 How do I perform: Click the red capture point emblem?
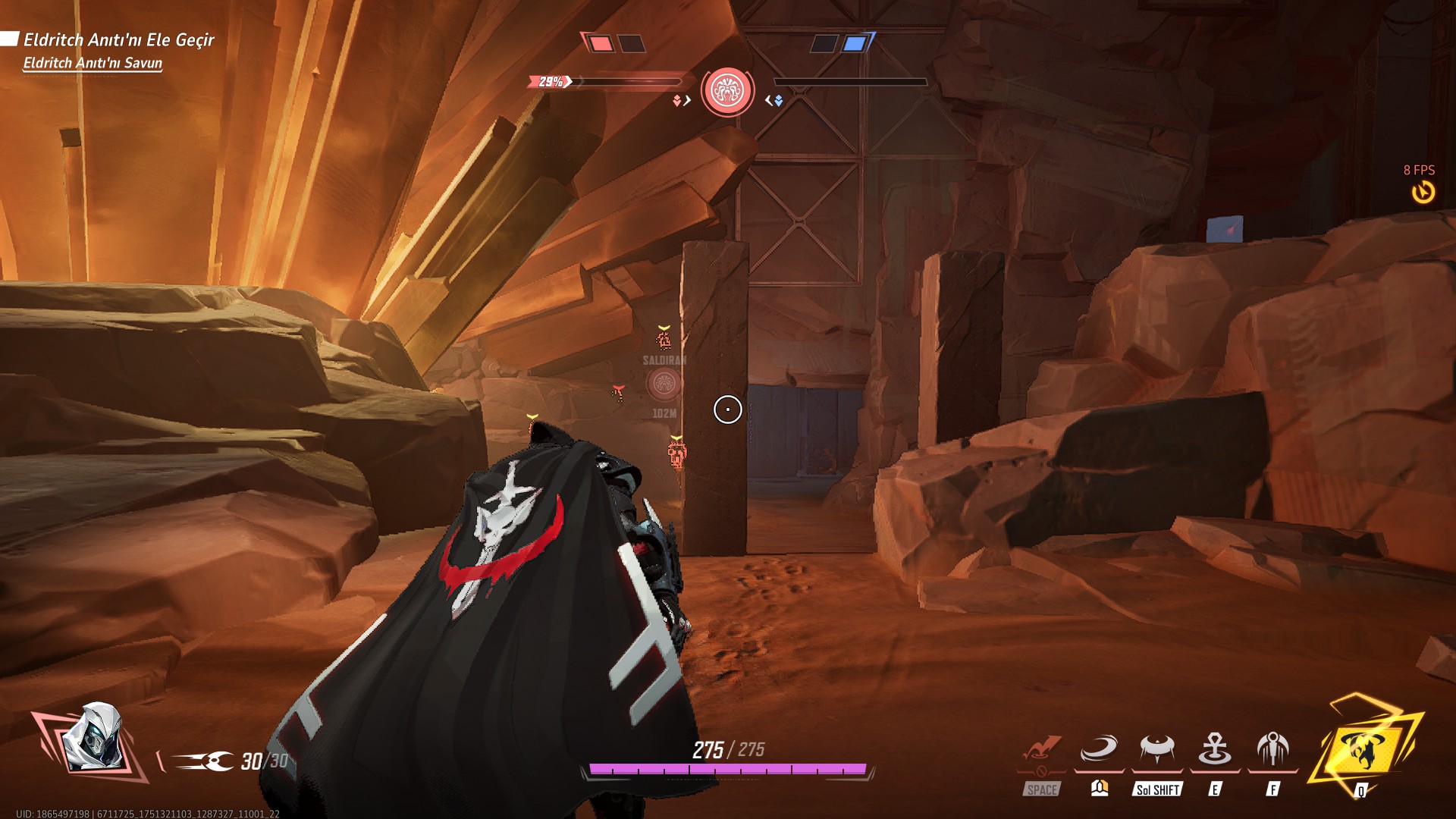pyautogui.click(x=727, y=91)
